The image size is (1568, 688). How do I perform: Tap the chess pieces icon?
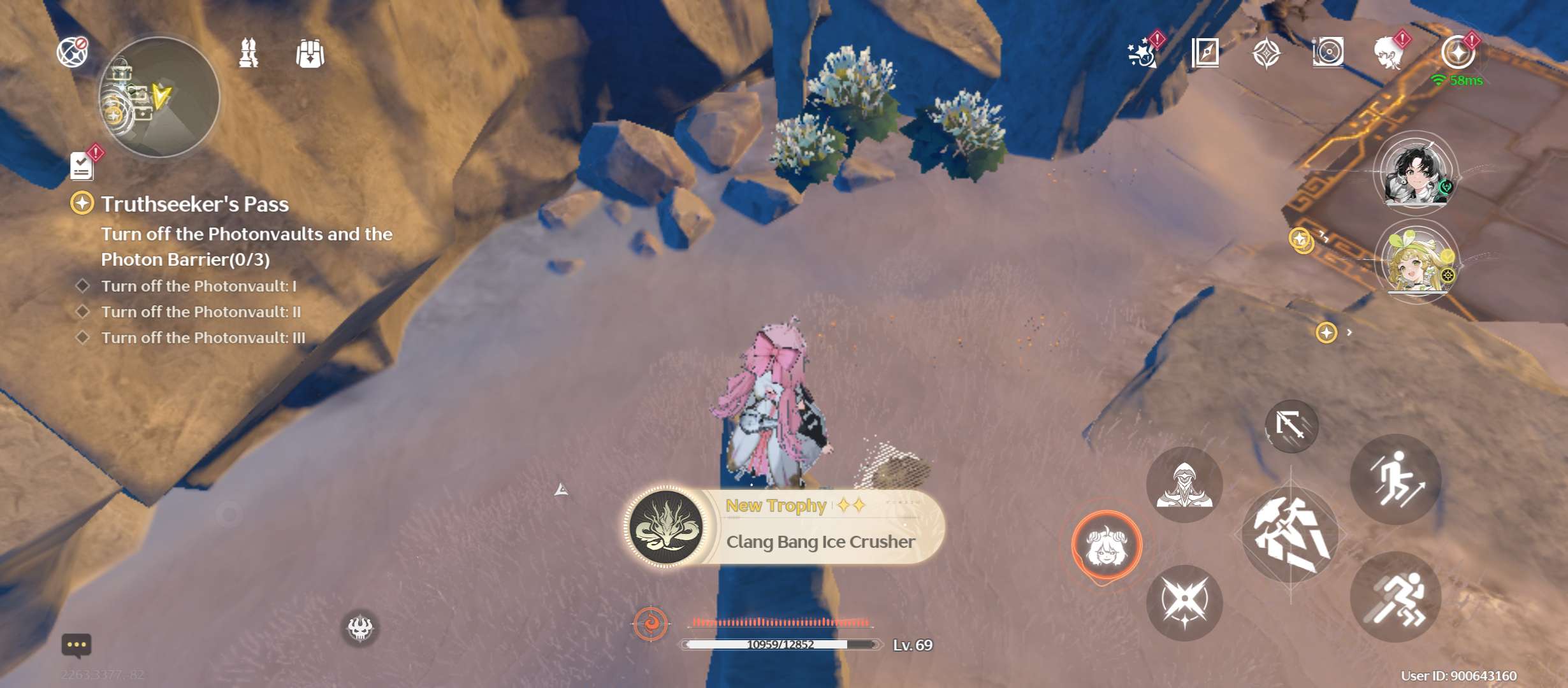point(249,53)
